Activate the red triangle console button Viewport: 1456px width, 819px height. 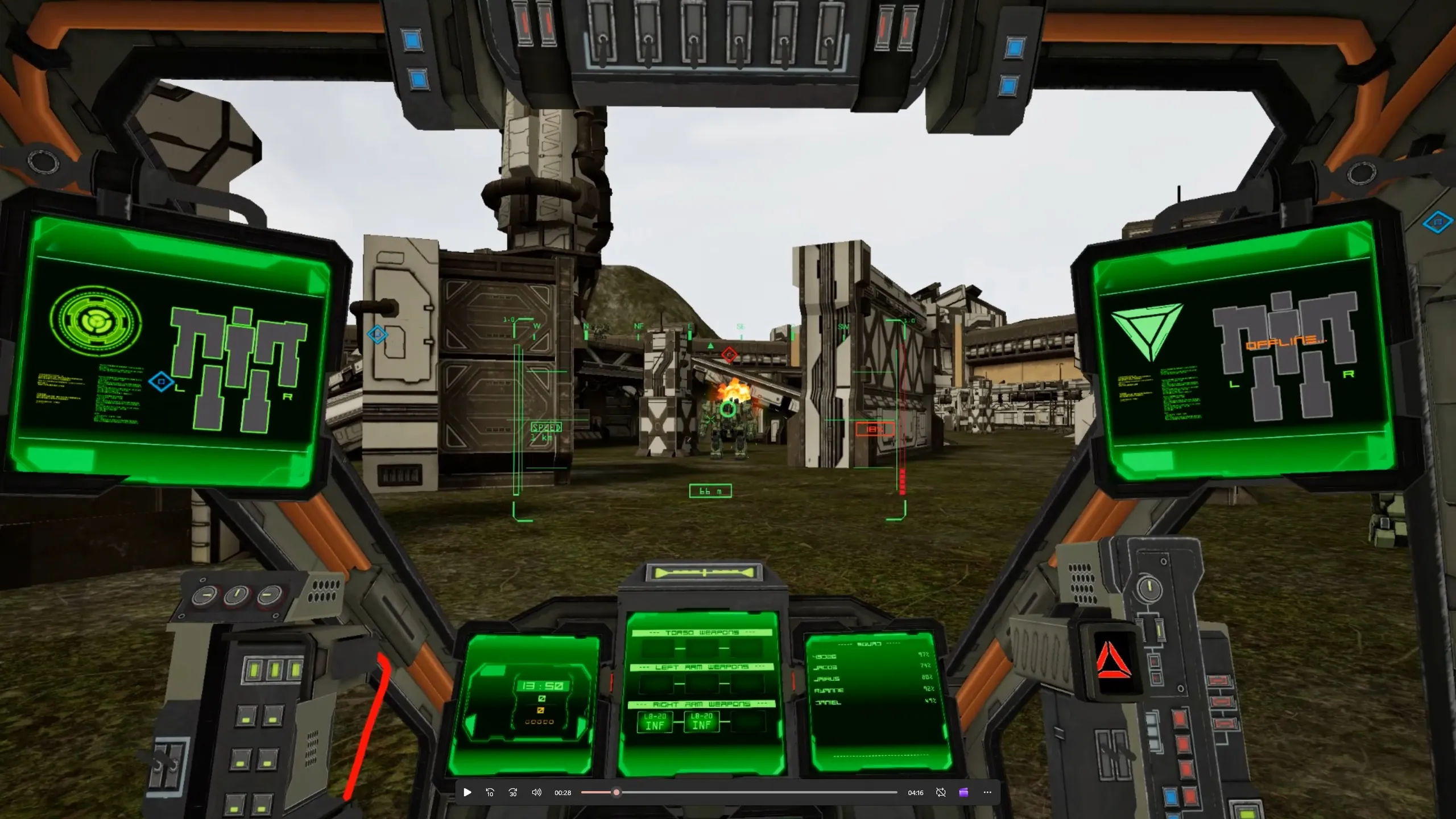(1112, 660)
